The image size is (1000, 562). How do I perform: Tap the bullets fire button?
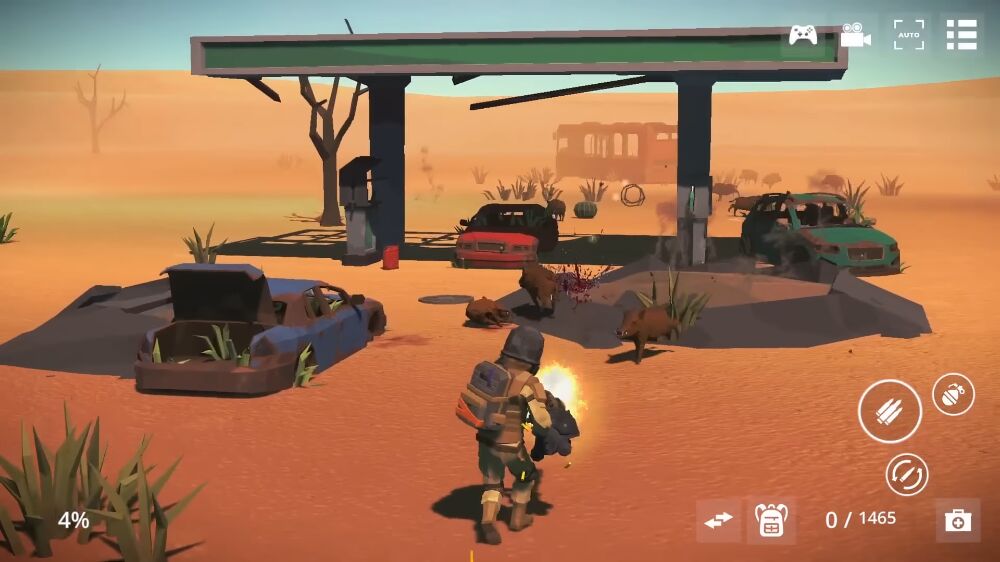889,411
